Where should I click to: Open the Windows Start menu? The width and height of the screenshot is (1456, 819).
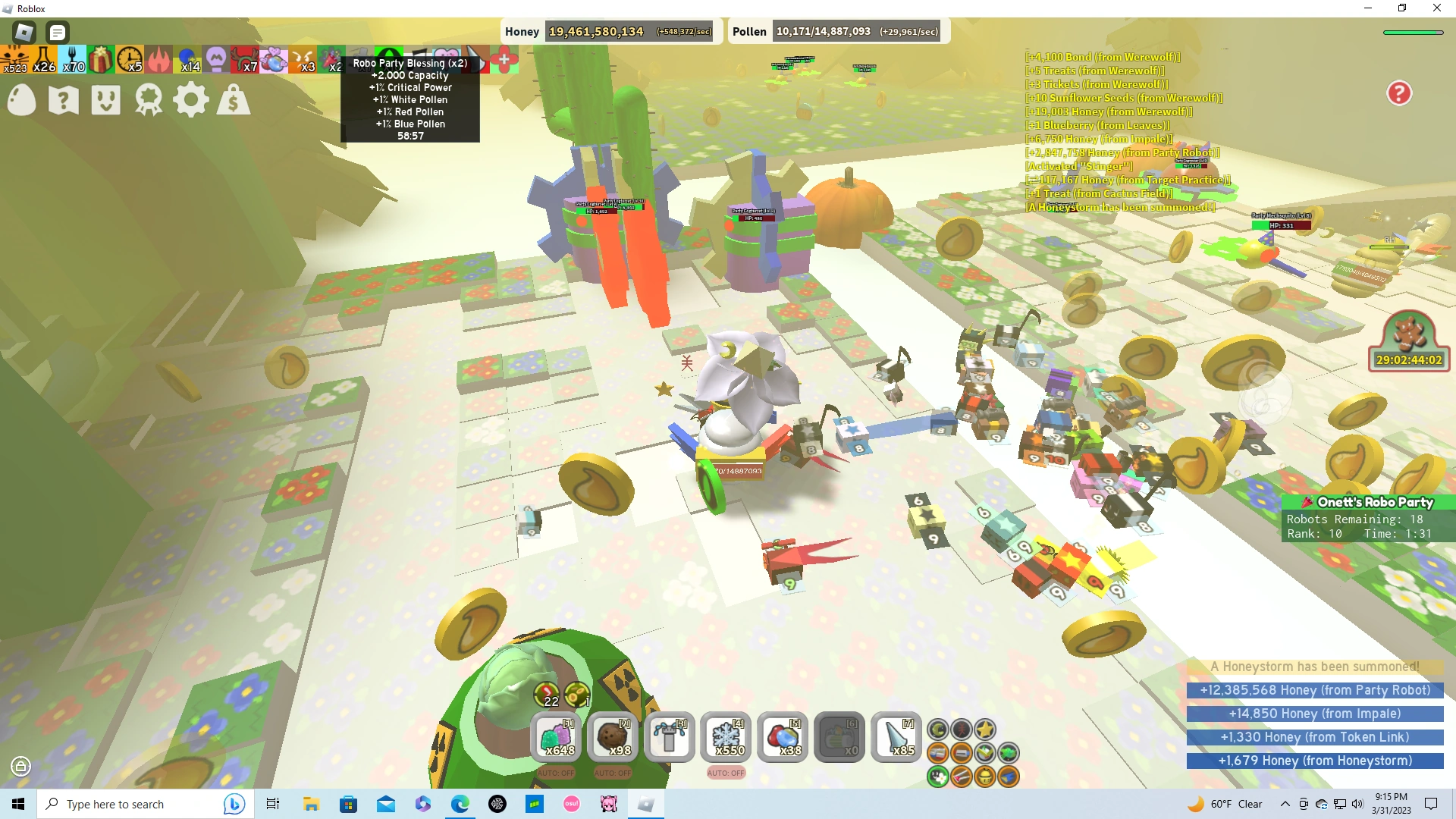point(18,804)
